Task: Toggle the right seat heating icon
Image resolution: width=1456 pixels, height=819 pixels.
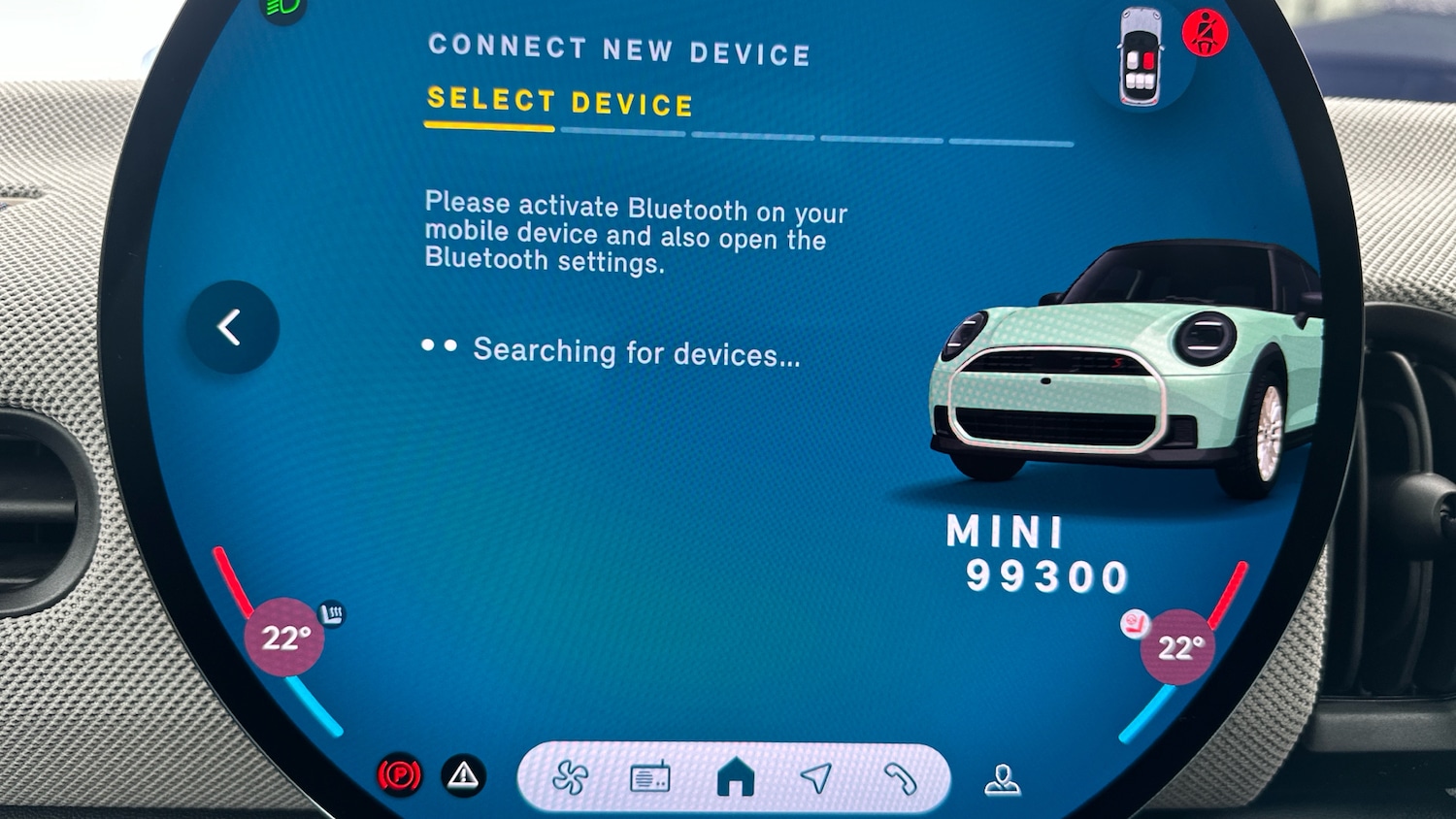Action: coord(1134,623)
